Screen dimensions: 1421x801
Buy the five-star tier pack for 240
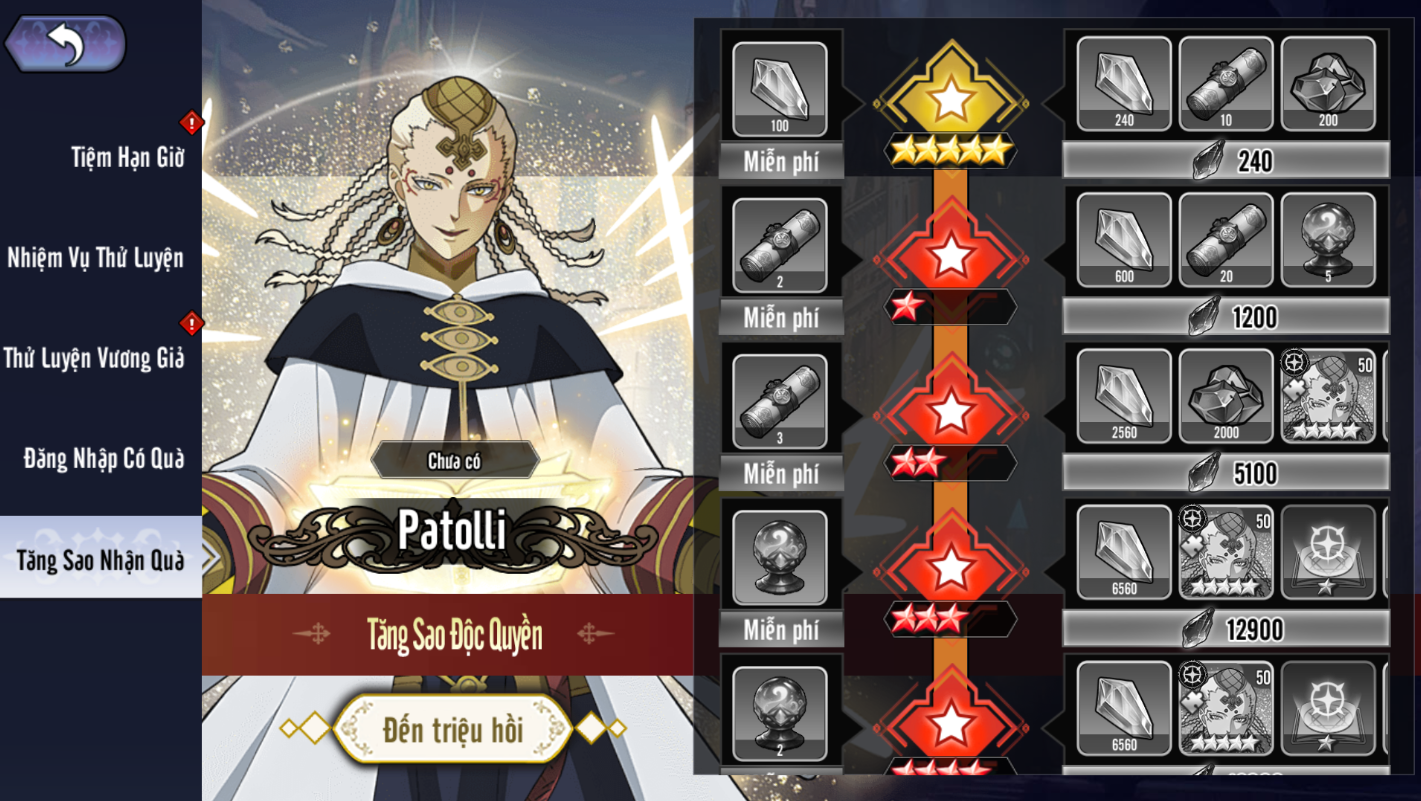(x=1226, y=161)
